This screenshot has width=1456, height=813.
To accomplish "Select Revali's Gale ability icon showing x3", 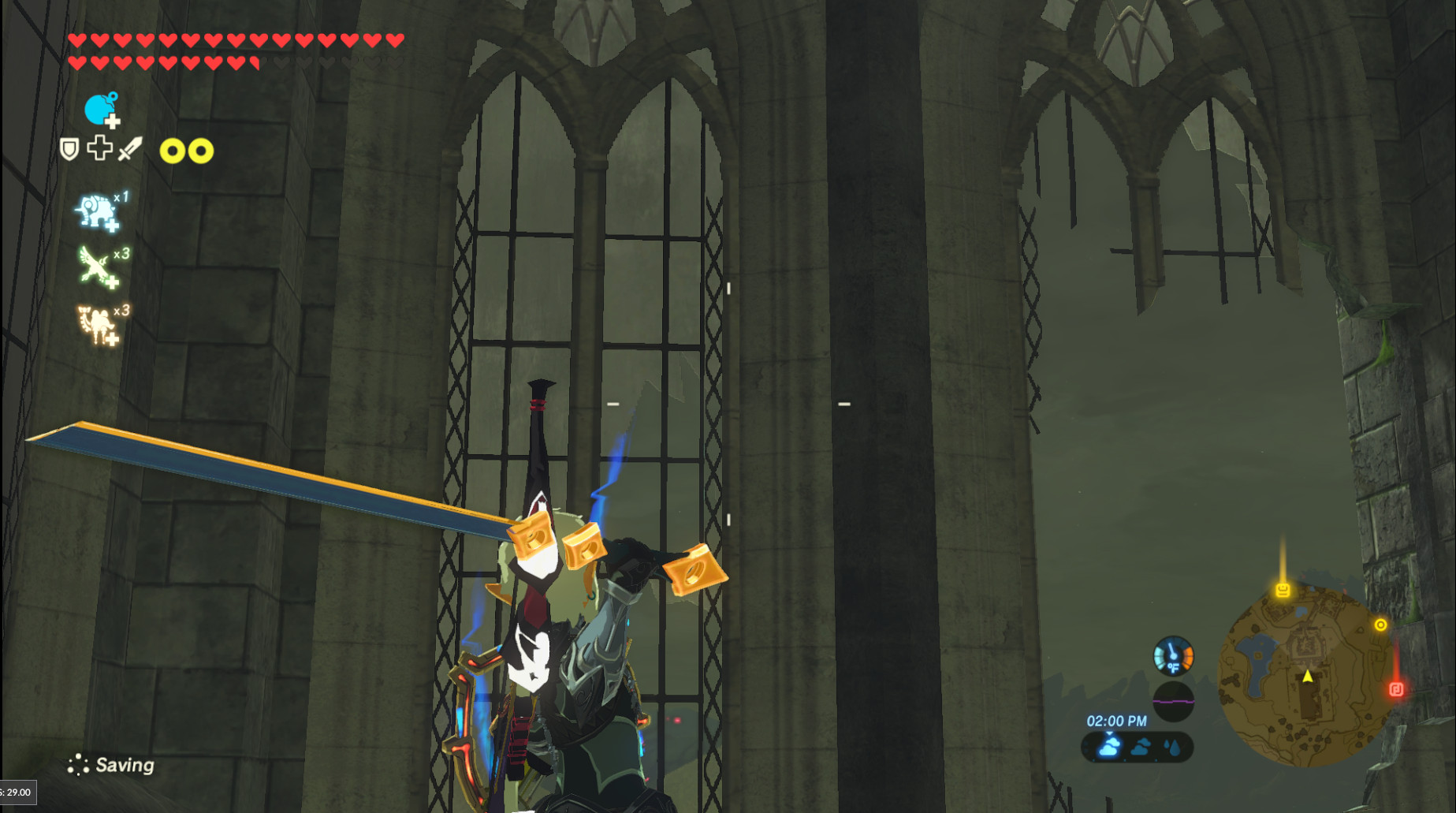I will [x=95, y=267].
